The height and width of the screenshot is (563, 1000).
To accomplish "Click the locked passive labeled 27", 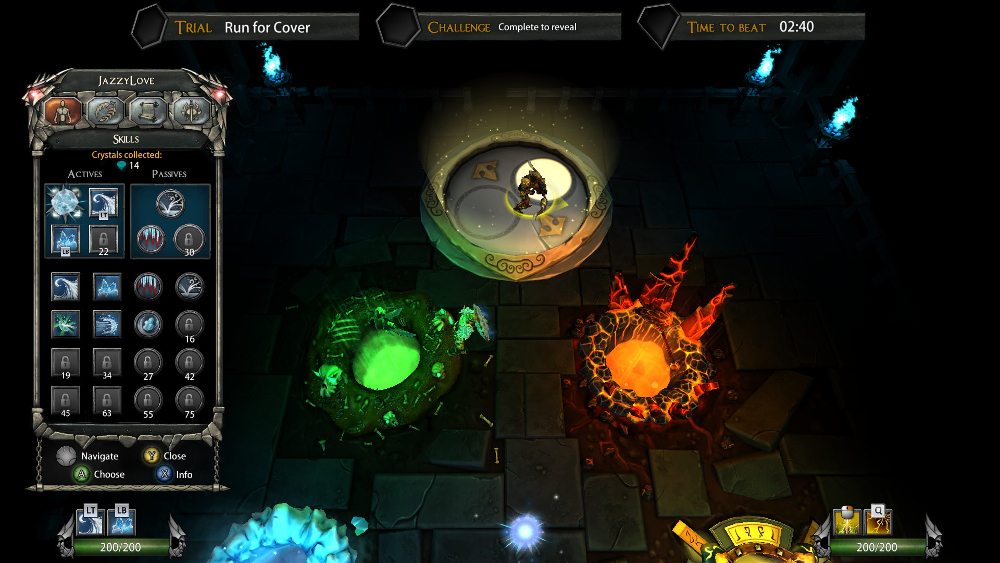I will click(148, 362).
